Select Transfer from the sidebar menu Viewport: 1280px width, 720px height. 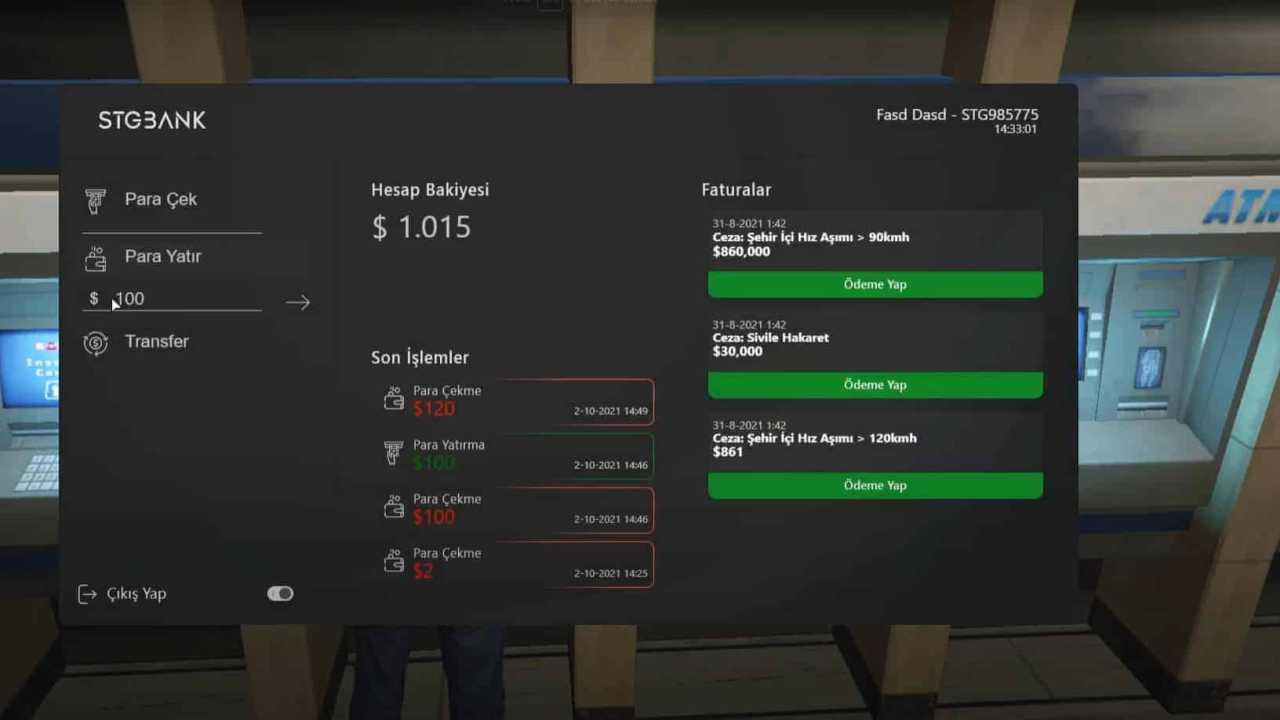(x=156, y=341)
